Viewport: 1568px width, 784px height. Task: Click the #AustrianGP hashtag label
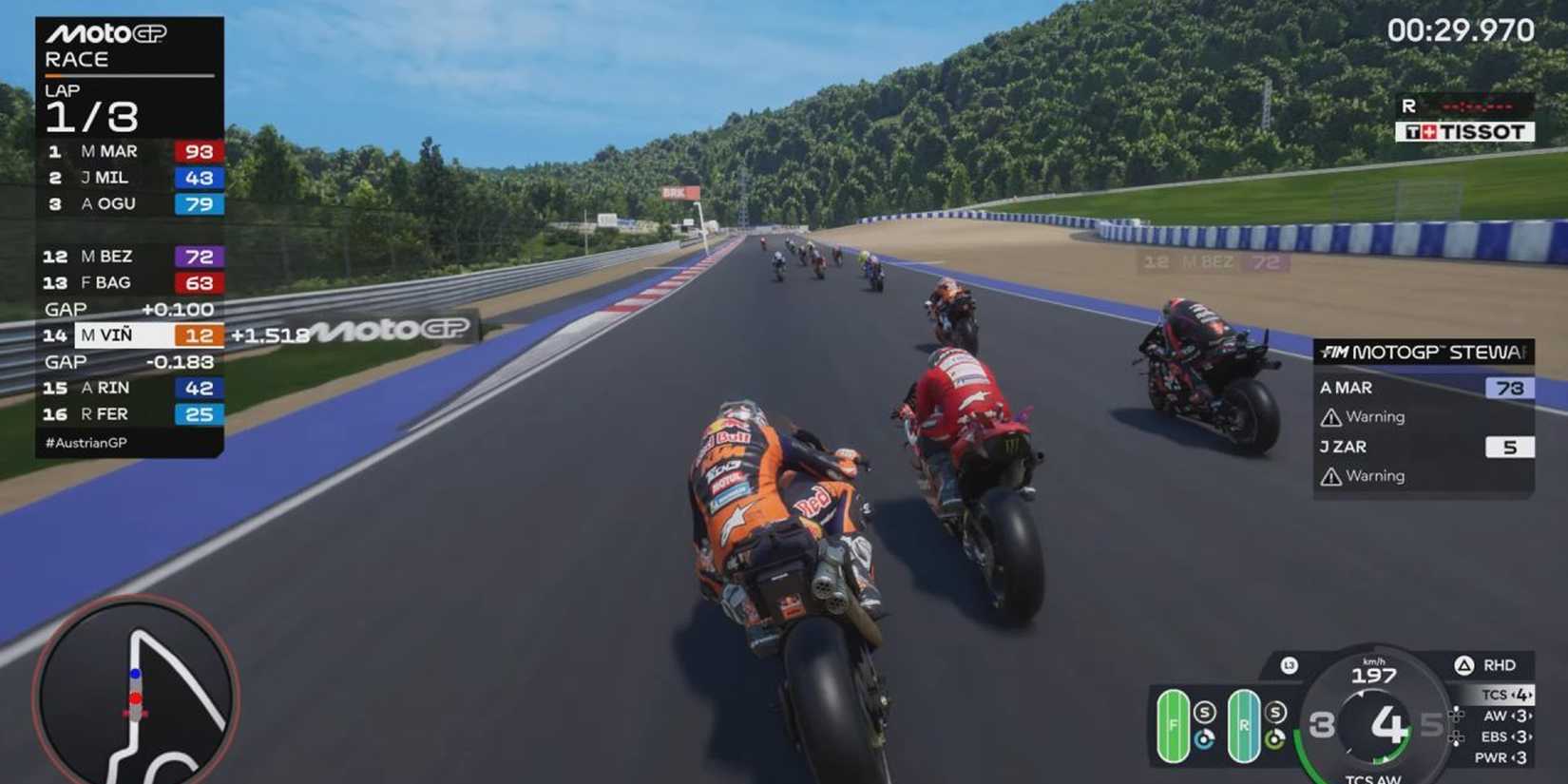pos(86,442)
